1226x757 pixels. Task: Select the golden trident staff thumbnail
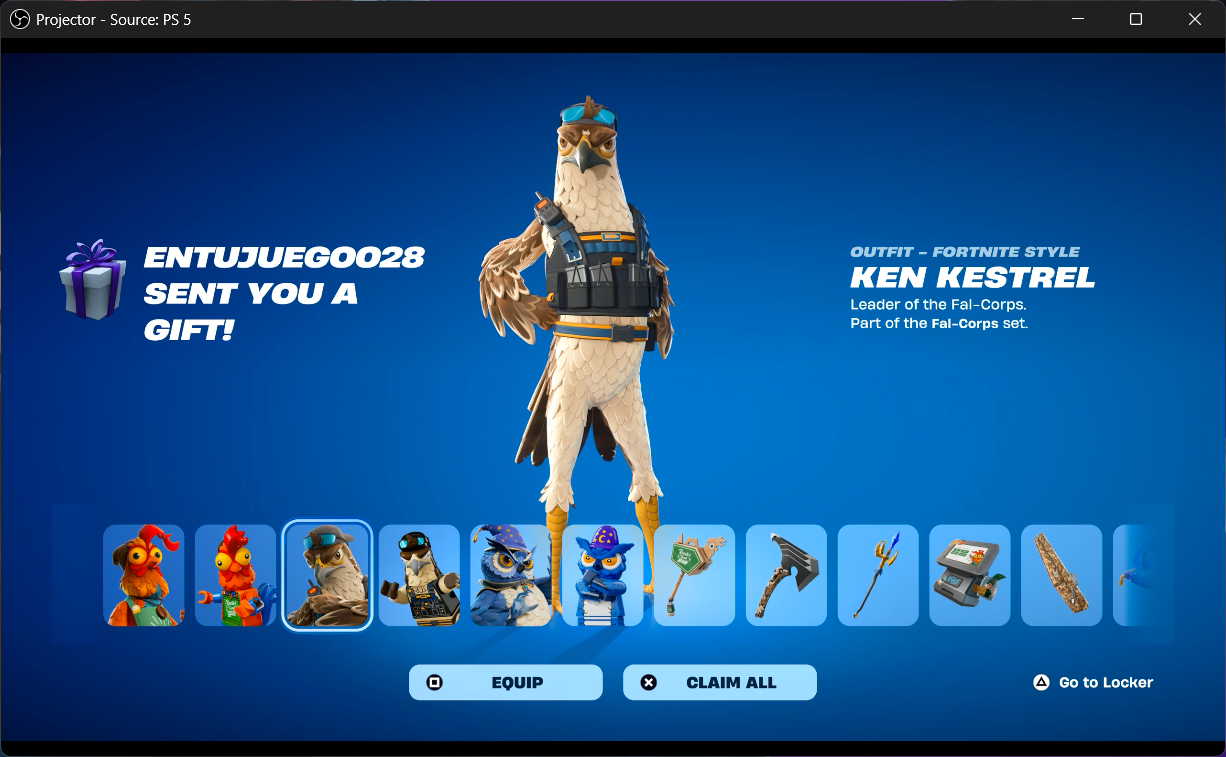(878, 575)
